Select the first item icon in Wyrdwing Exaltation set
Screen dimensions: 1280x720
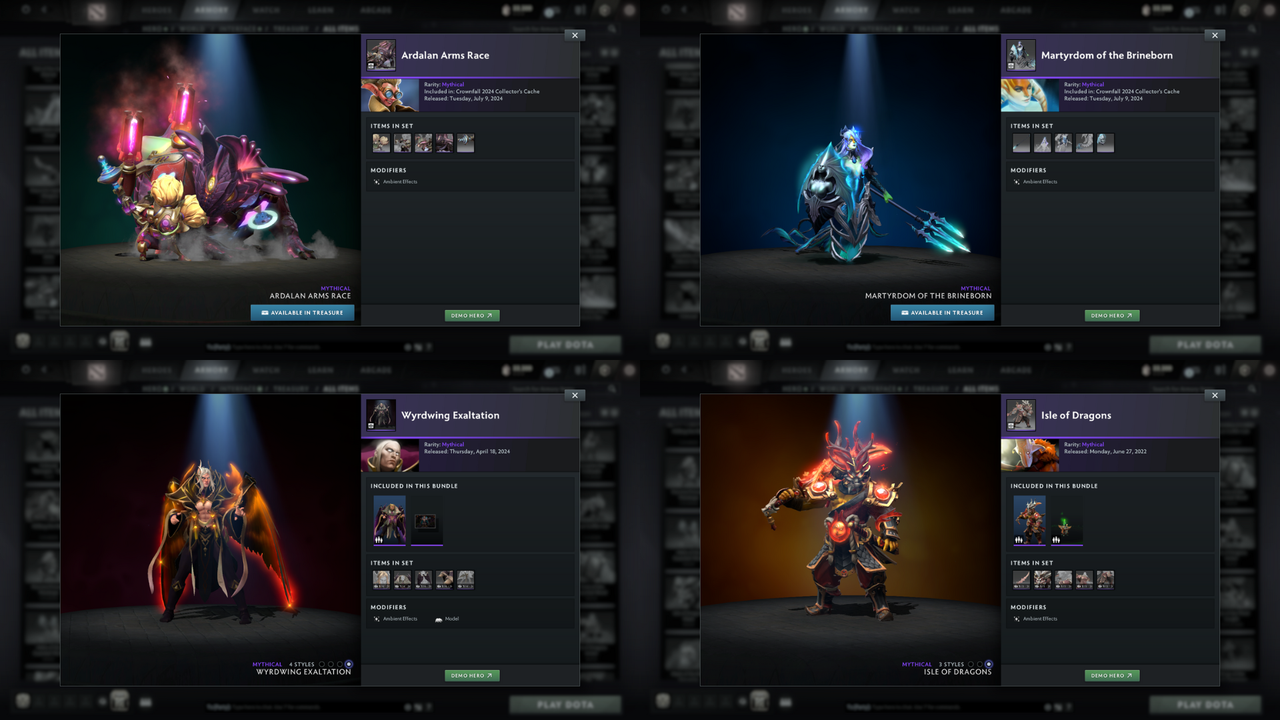coord(381,579)
